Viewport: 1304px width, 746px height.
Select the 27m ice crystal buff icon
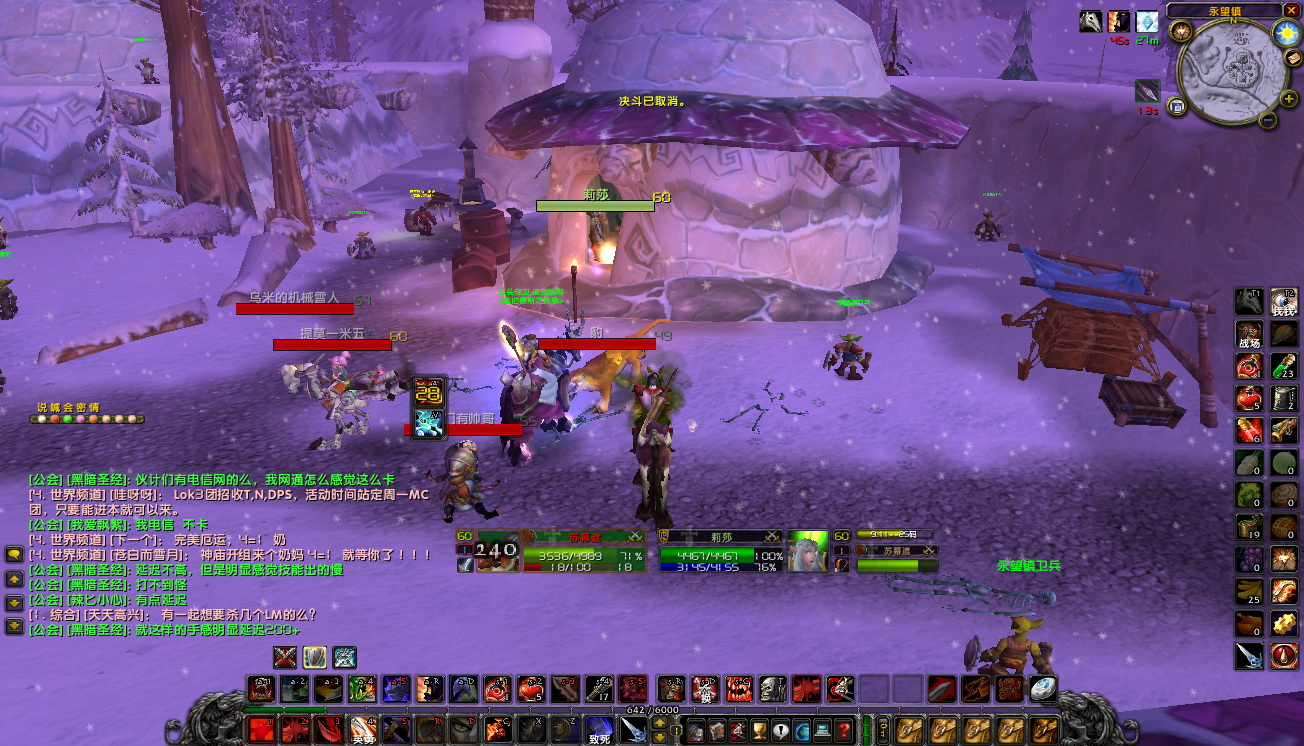click(1147, 23)
